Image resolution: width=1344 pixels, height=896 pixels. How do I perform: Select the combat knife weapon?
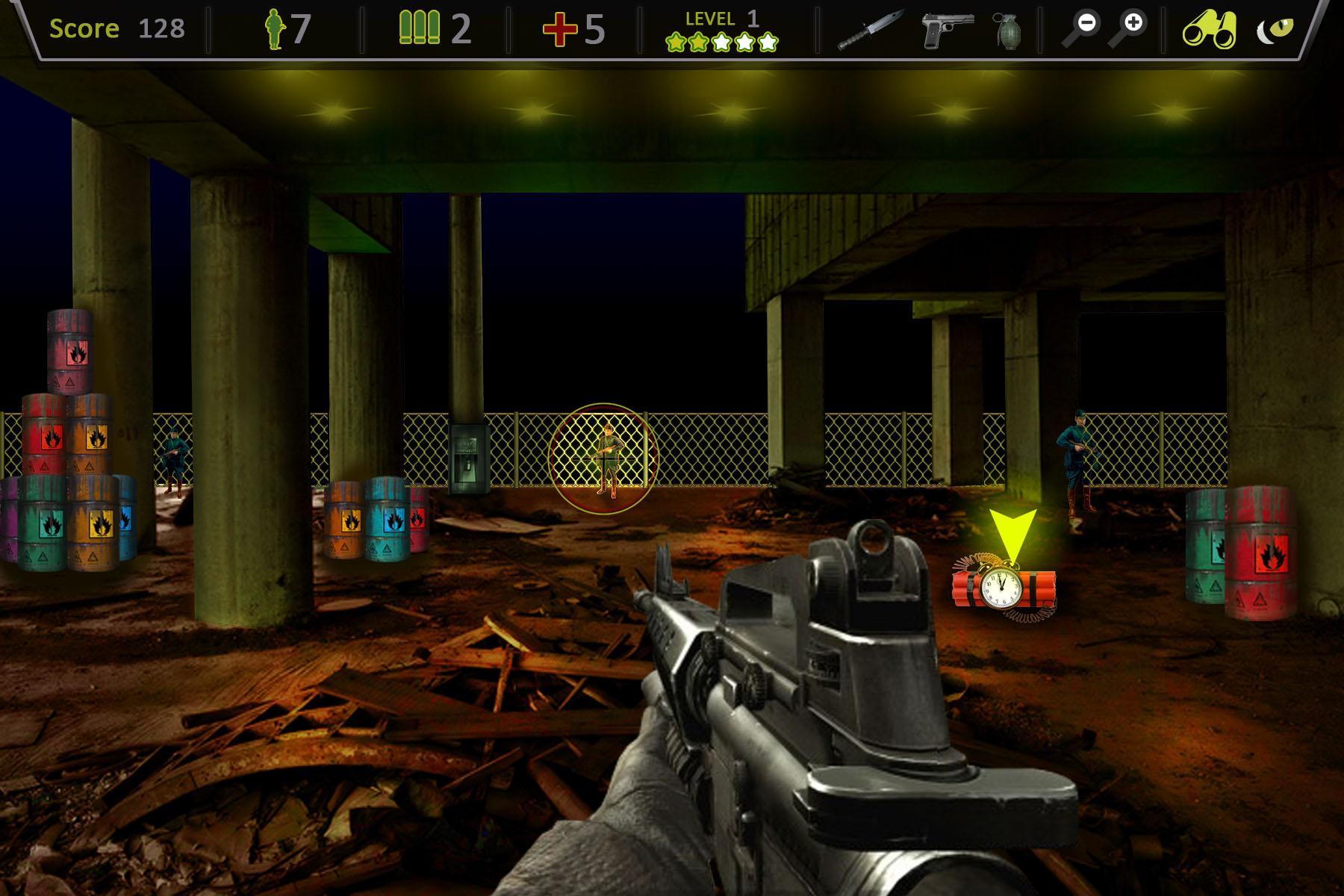[871, 30]
